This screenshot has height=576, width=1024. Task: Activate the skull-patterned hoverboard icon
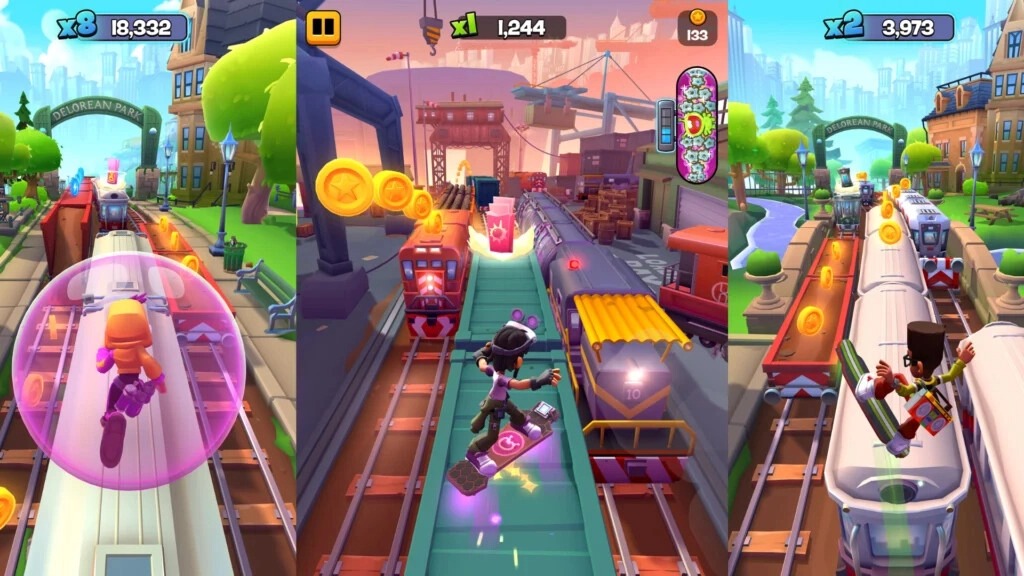[696, 124]
